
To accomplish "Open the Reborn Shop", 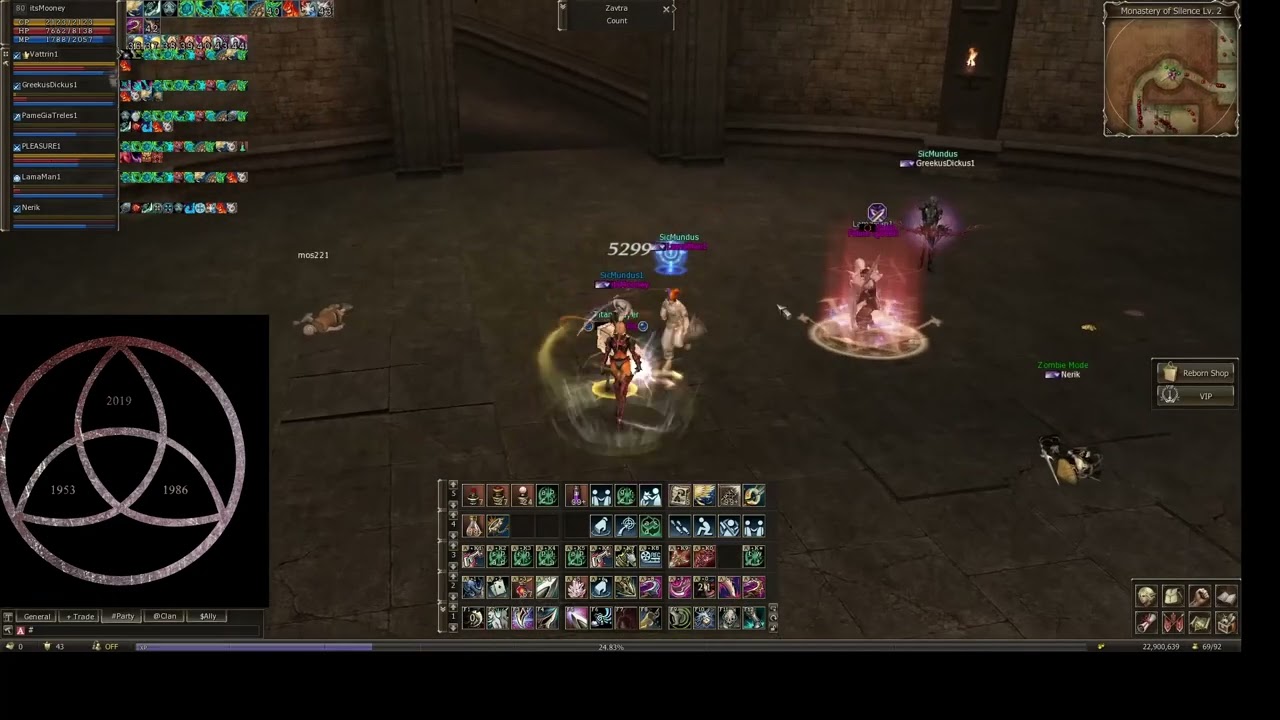I will point(1196,373).
